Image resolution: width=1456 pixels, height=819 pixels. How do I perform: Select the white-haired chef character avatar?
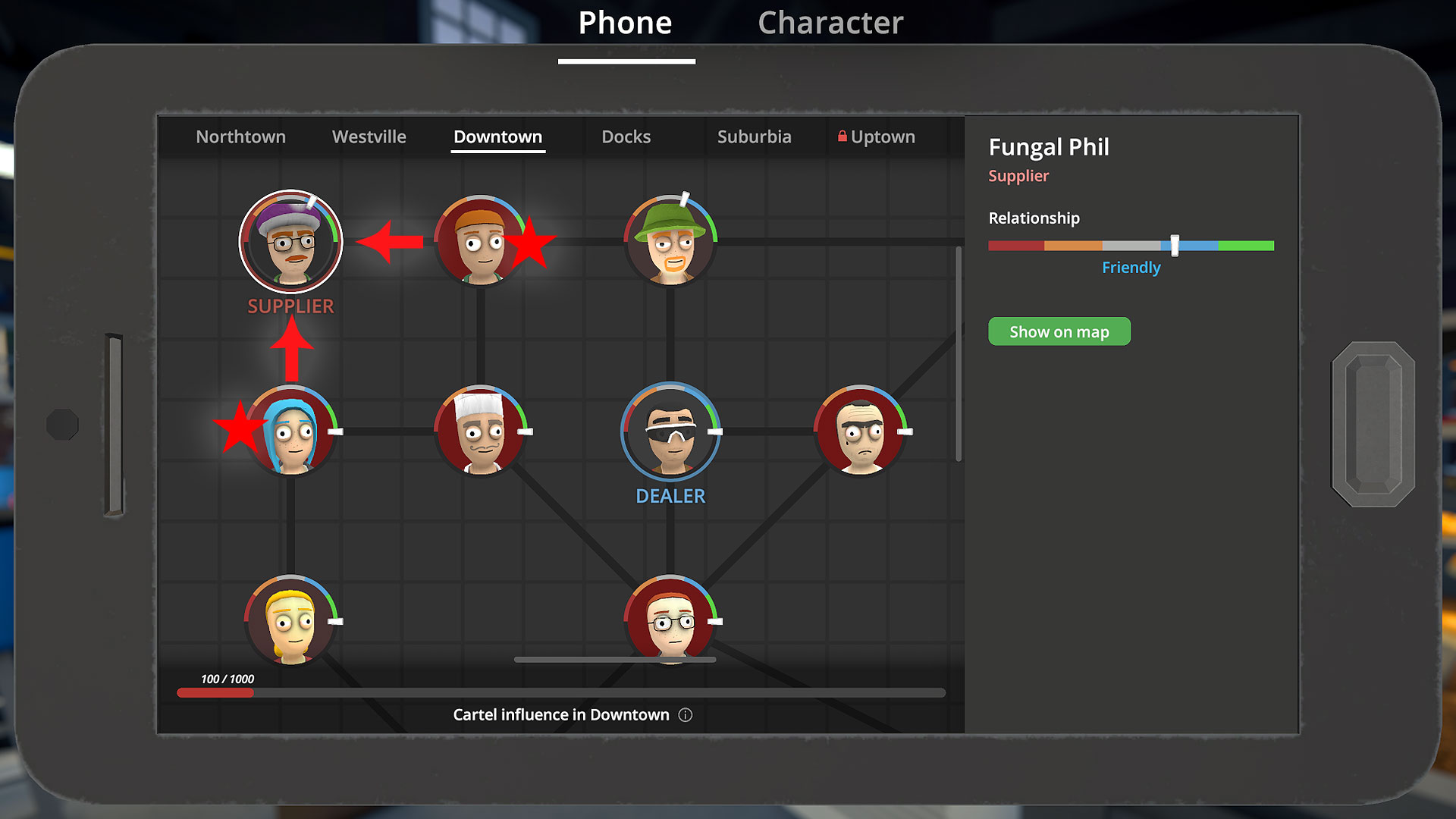[481, 432]
